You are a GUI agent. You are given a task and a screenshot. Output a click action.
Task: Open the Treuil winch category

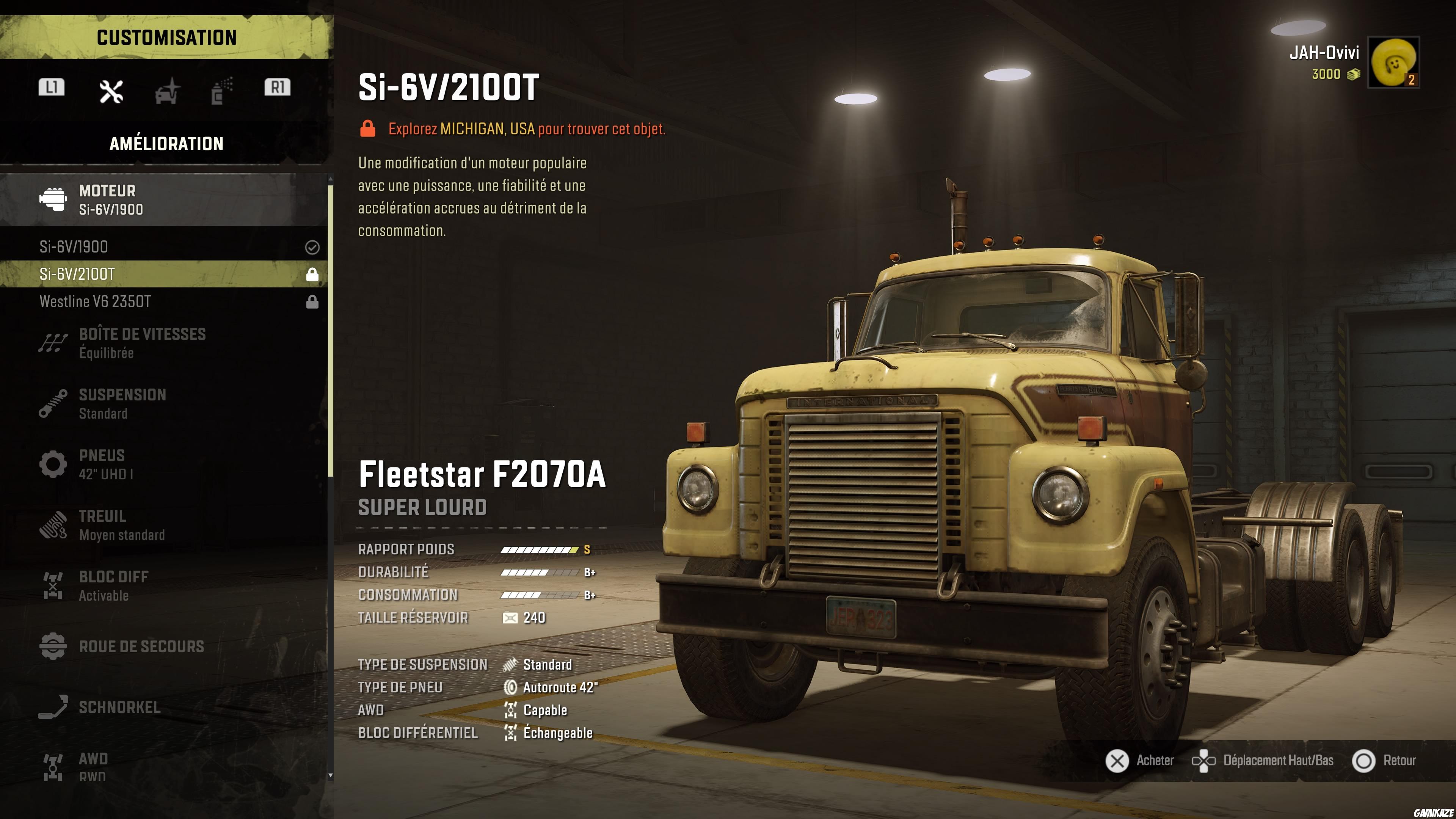tap(164, 524)
